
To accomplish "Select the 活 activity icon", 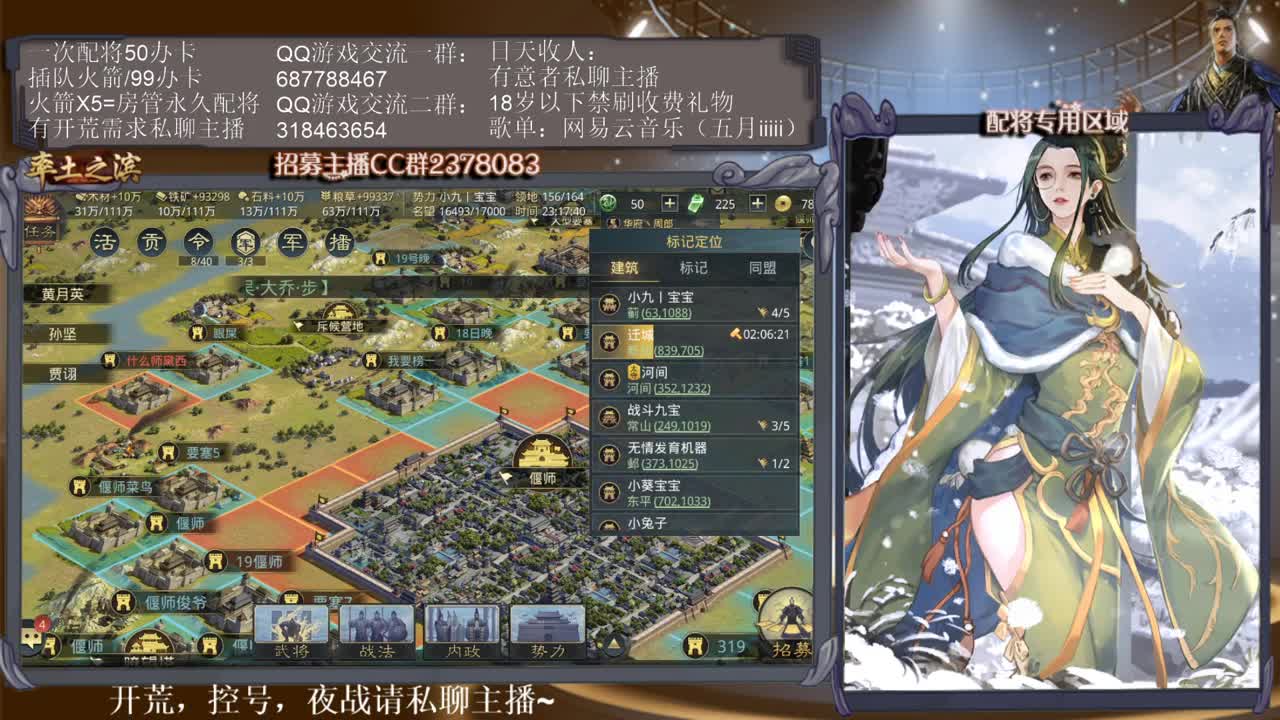I will (x=107, y=241).
